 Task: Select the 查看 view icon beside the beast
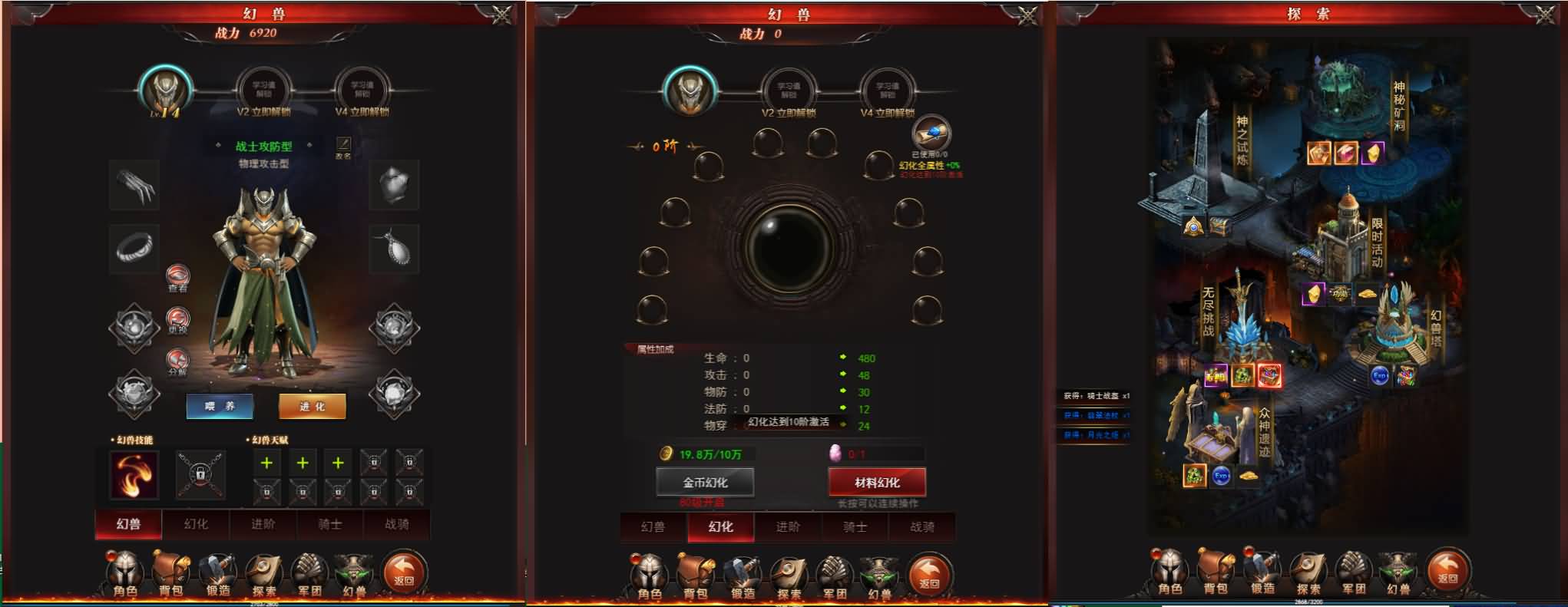click(x=177, y=275)
